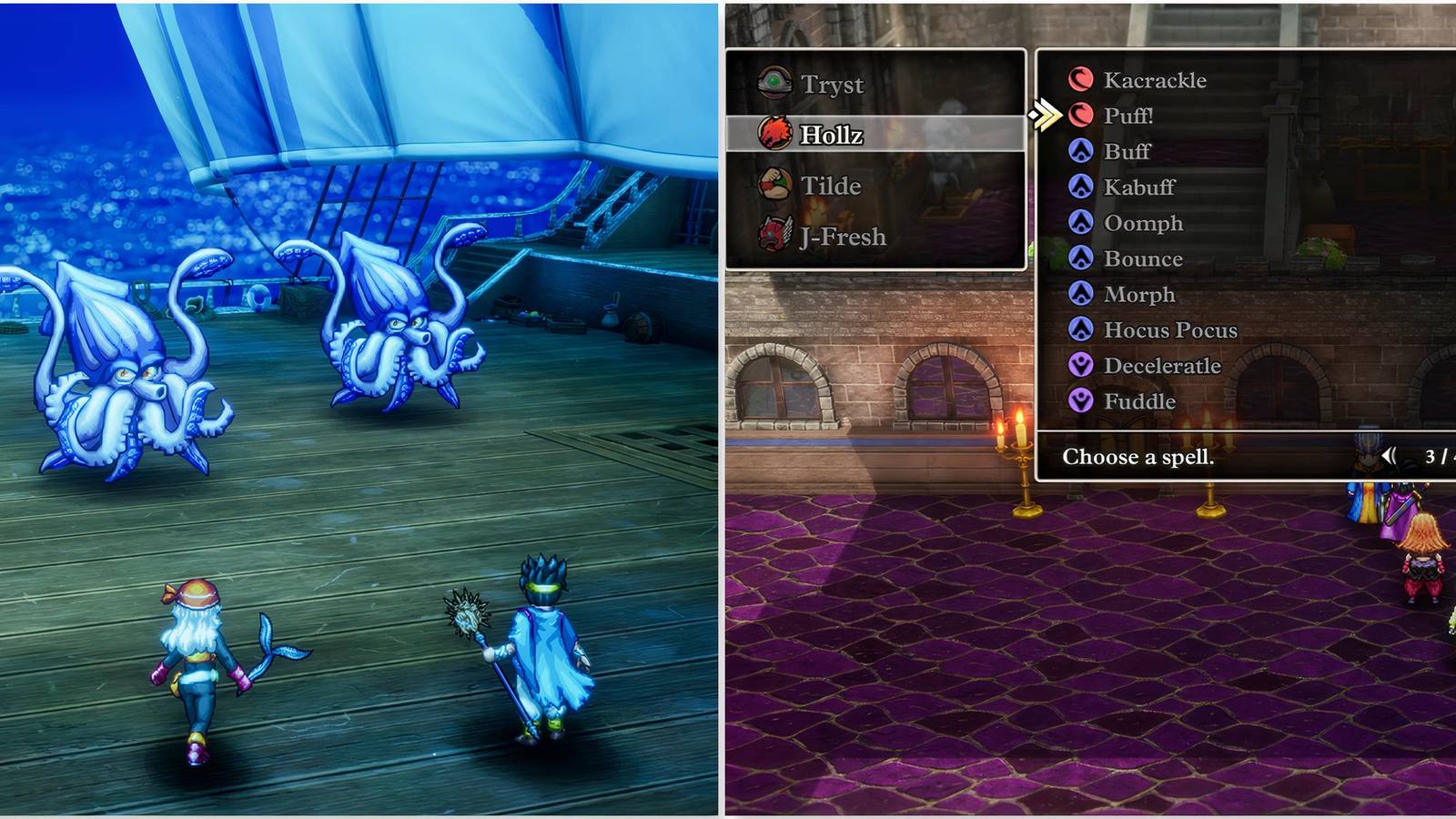Viewport: 1456px width, 819px height.
Task: Select the blue arrow icon next to Buff
Action: 1082,152
